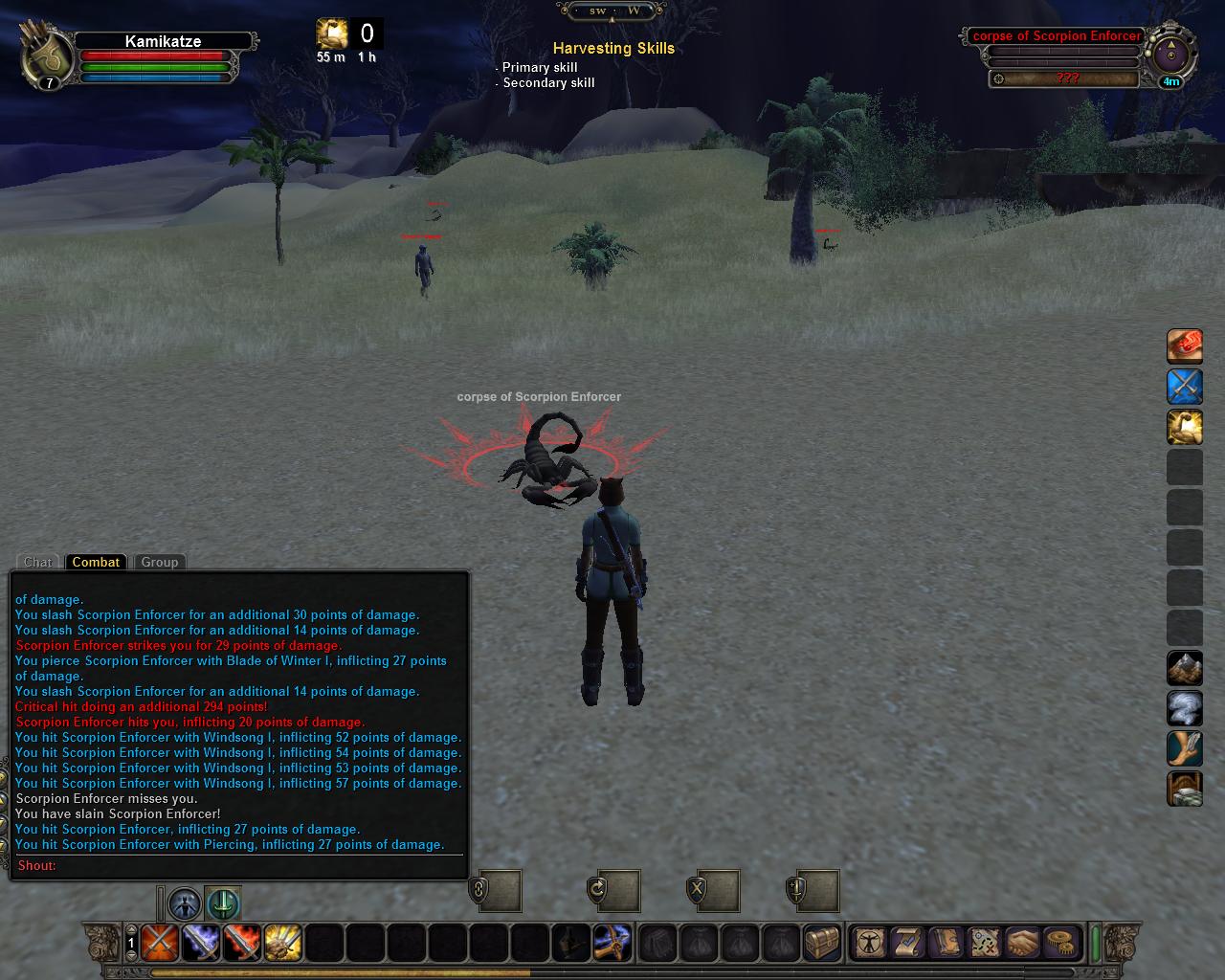The width and height of the screenshot is (1225, 980).
Task: Select the bow and arrow hotbar slot
Action: point(611,944)
